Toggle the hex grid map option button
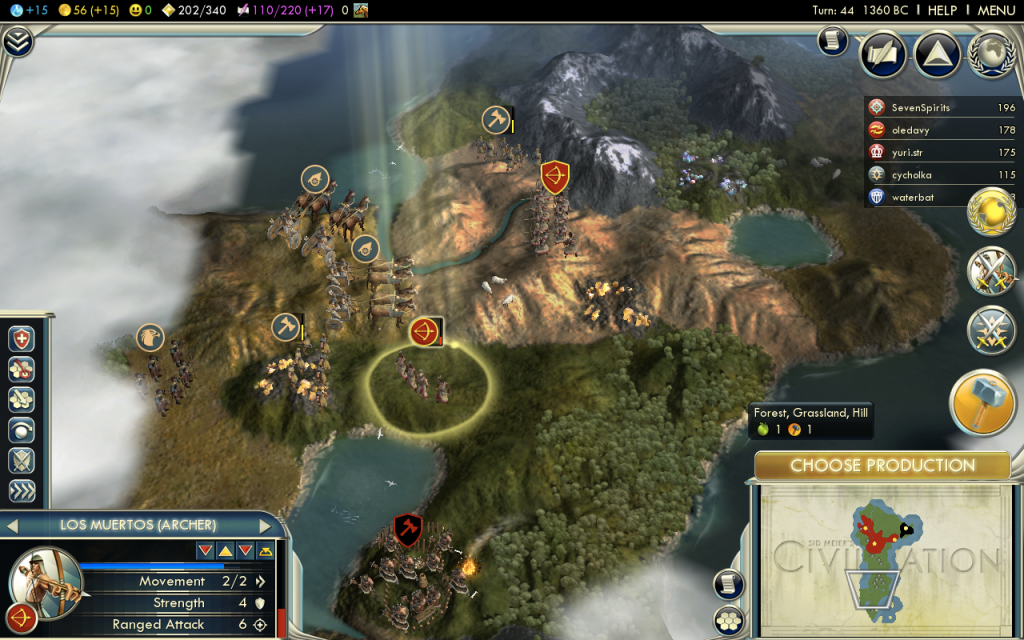Screen dimensions: 1024x640 [729, 619]
